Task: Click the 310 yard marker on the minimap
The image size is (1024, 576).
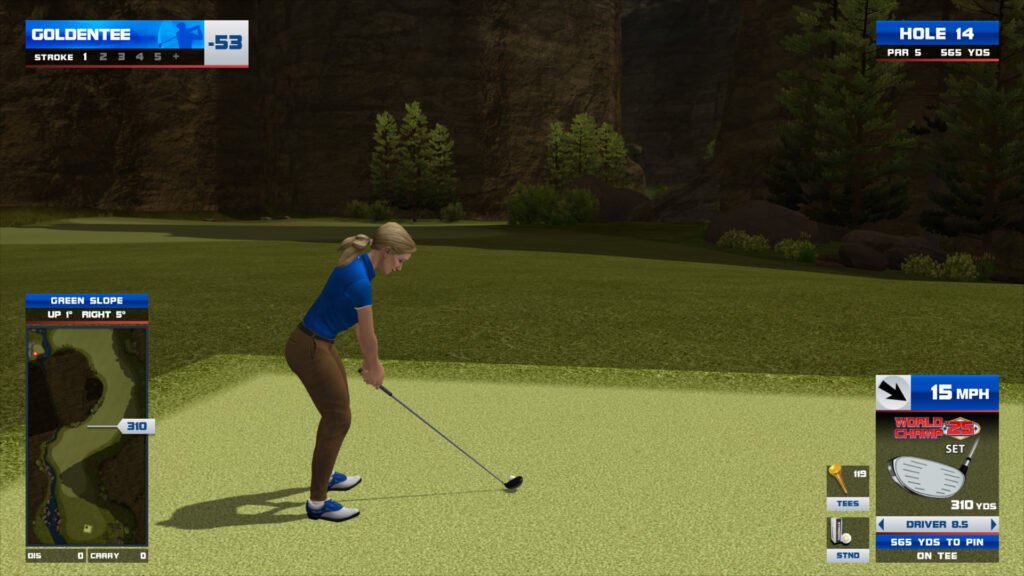Action: [x=136, y=426]
